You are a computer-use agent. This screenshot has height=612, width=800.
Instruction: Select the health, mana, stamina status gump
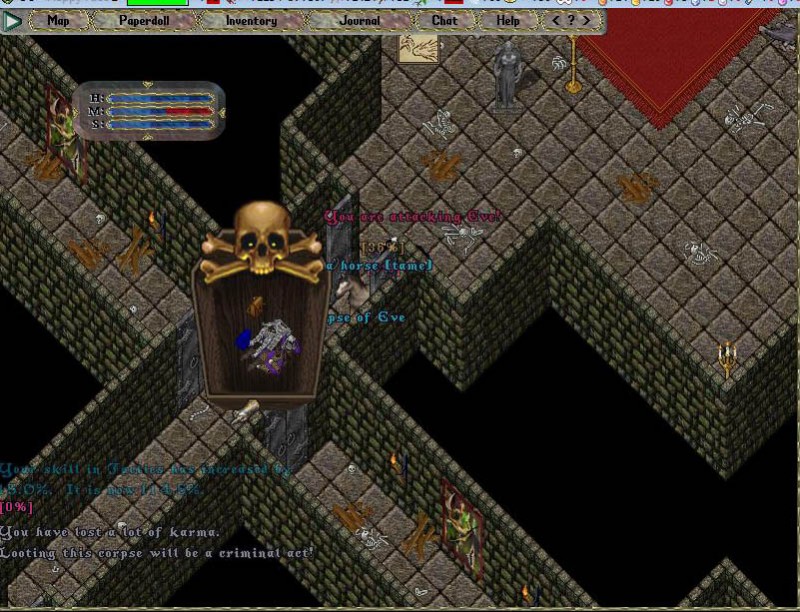[x=150, y=111]
